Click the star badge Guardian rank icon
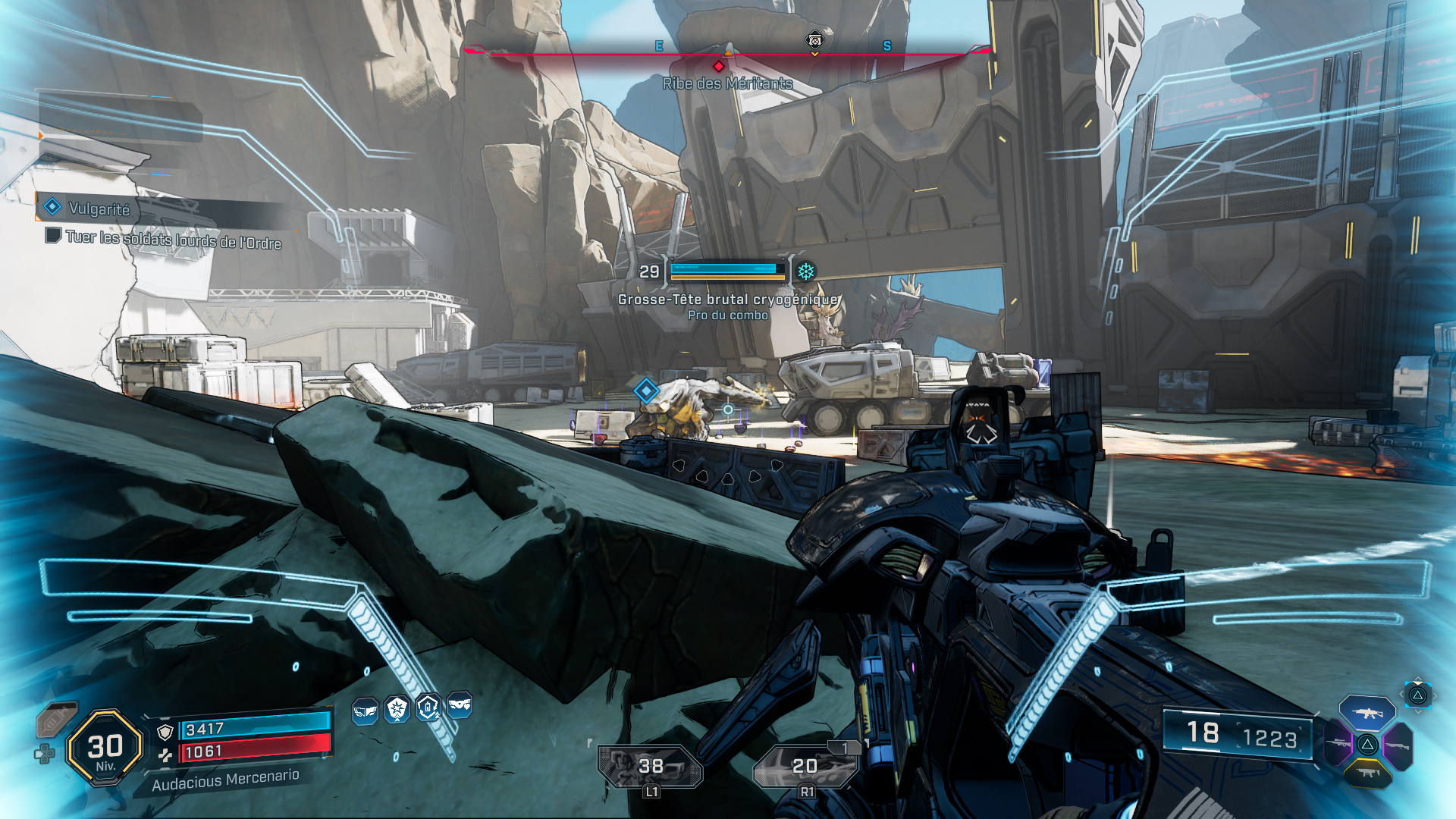The image size is (1456, 819). point(397,708)
